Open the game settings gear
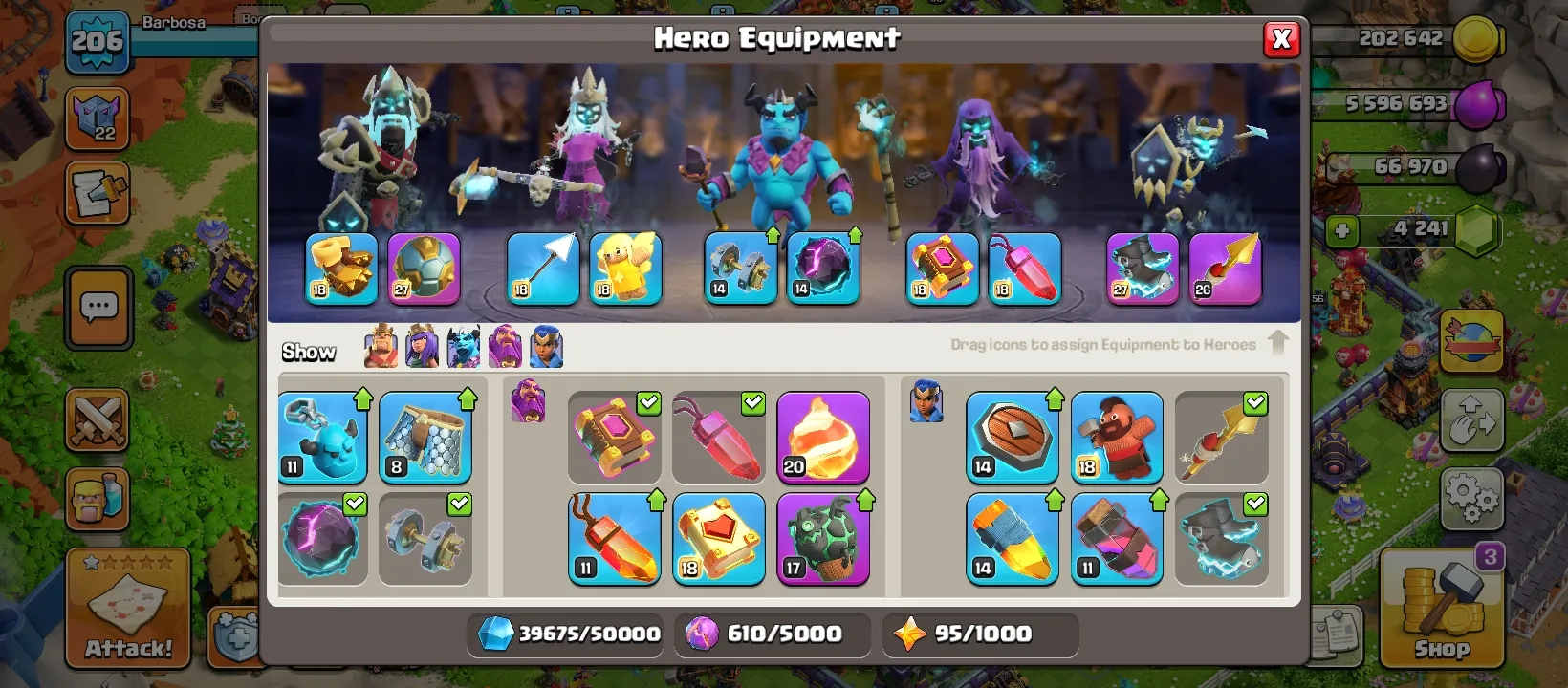The image size is (1568, 688). tap(1473, 497)
